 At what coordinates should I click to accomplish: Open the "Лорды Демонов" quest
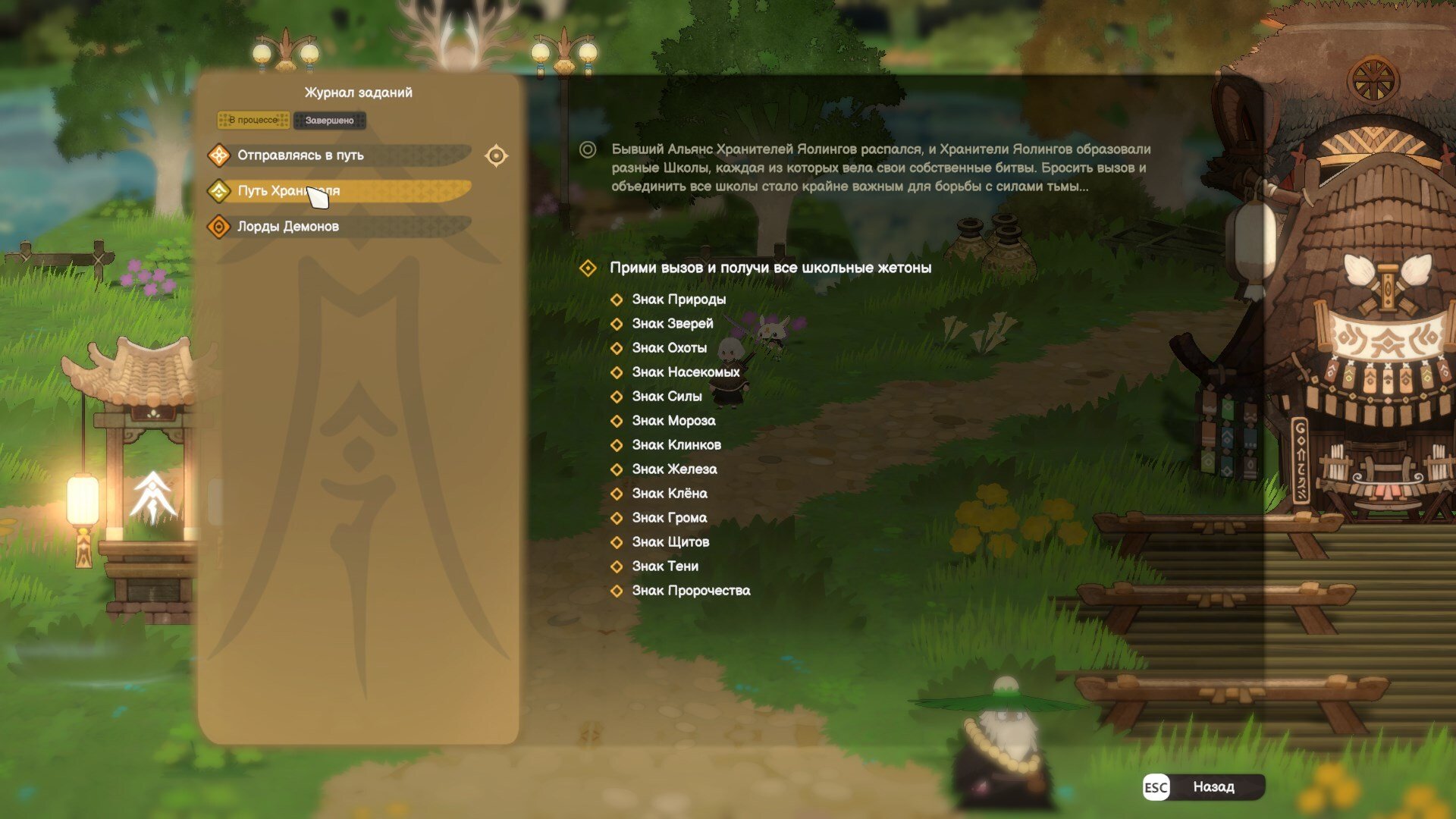click(x=341, y=227)
